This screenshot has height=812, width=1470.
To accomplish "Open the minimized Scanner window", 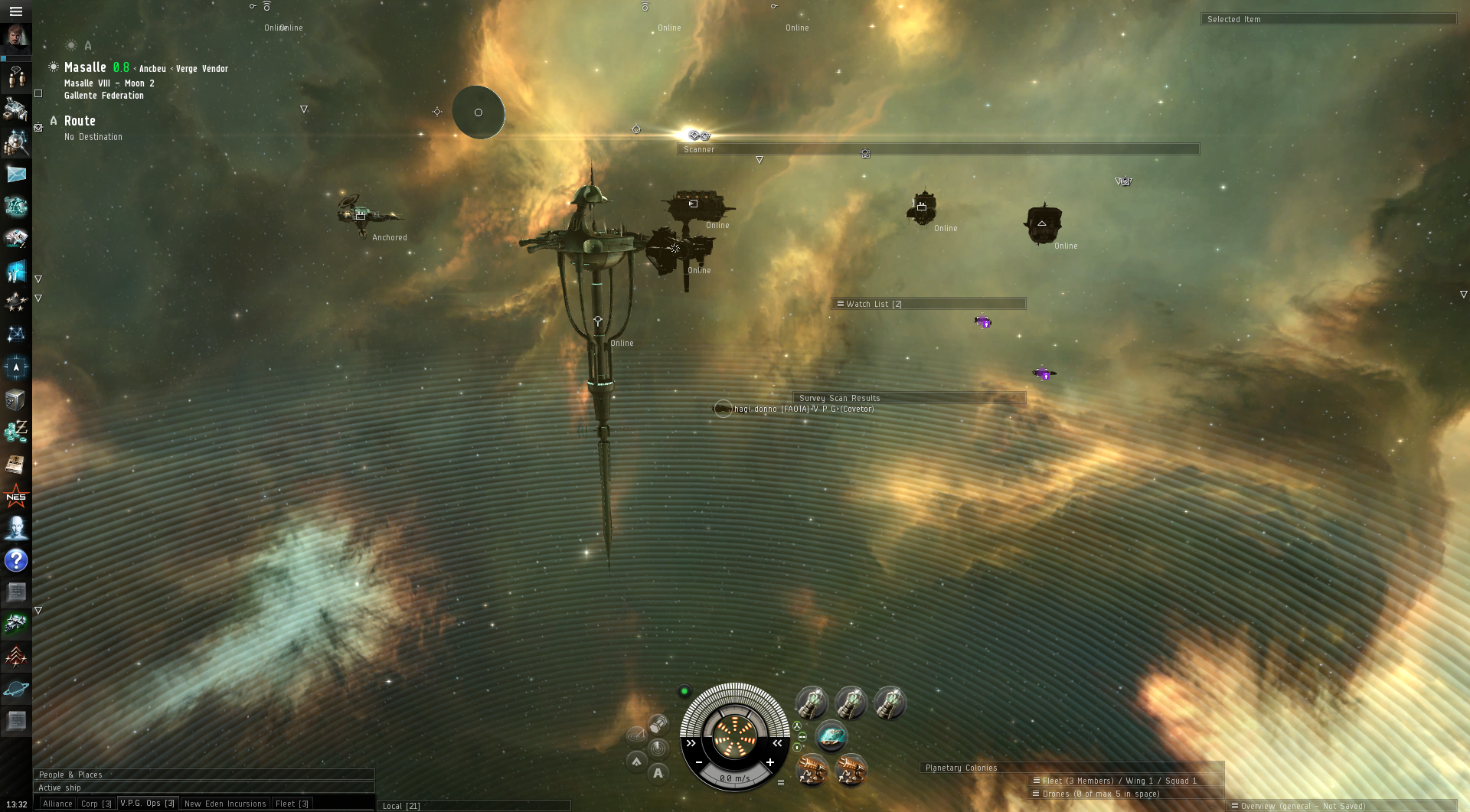I will point(937,149).
